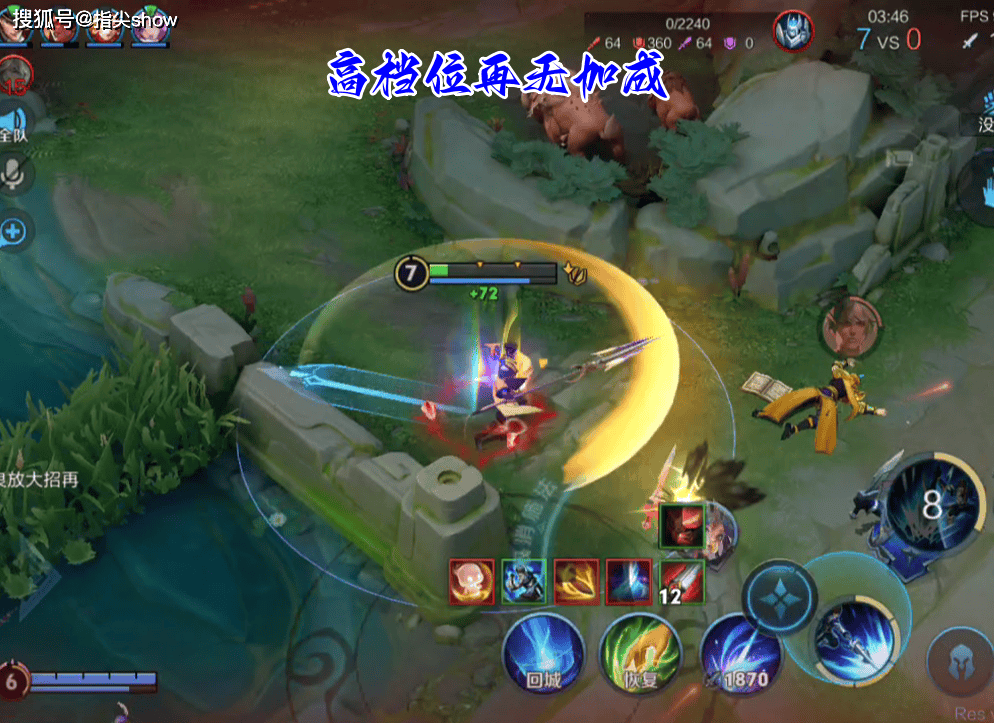Click the pink skull item slot
The width and height of the screenshot is (994, 723).
tap(472, 581)
